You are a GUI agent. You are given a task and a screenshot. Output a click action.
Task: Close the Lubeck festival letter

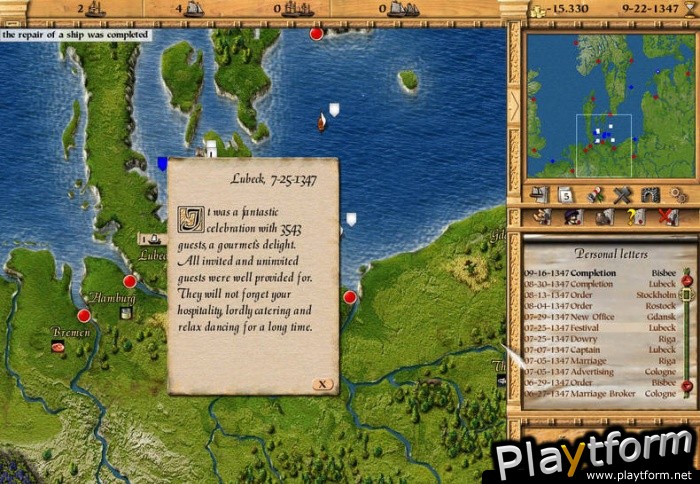[321, 384]
